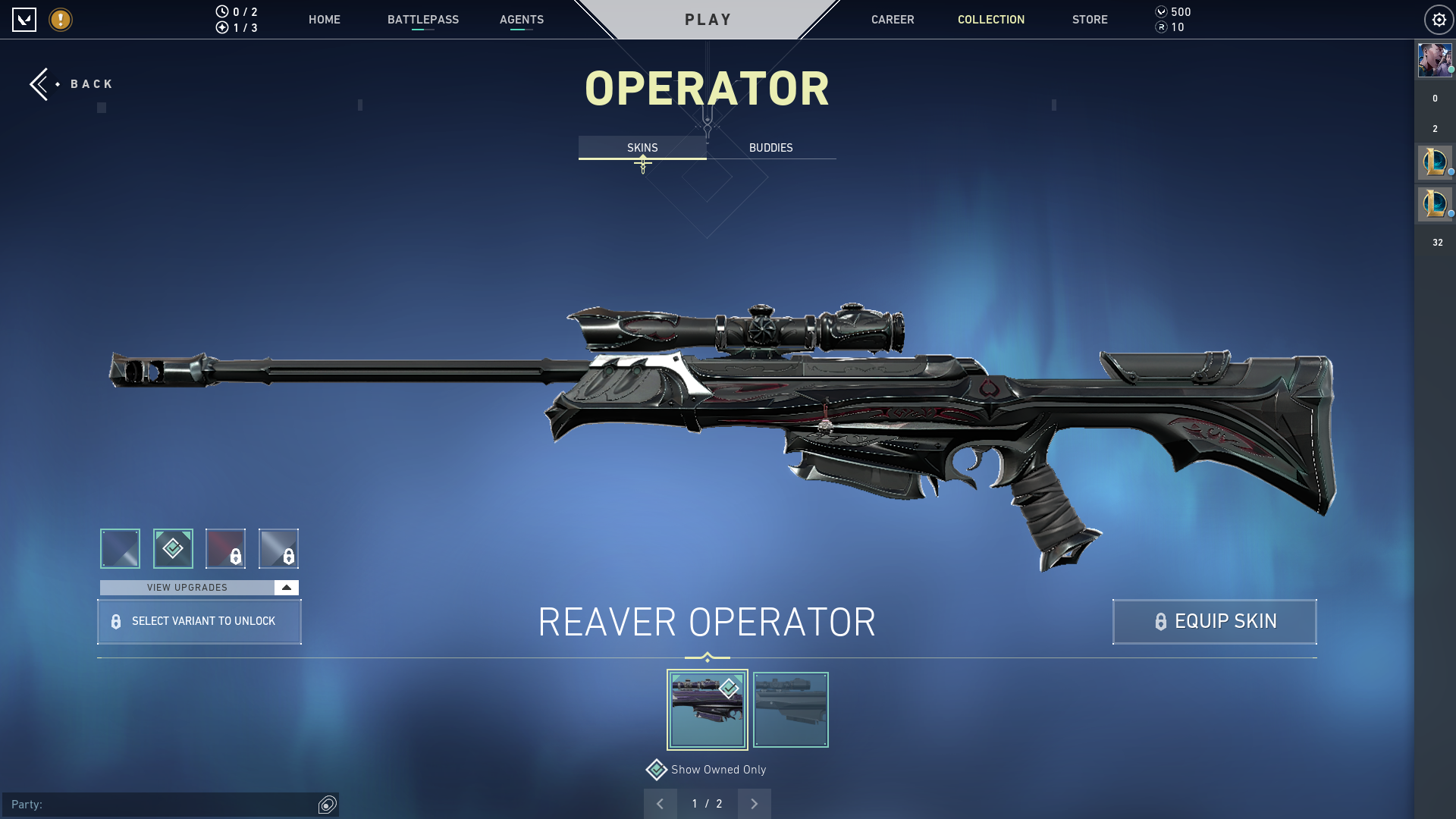
Task: Click your player avatar in the social panel
Action: [1435, 60]
